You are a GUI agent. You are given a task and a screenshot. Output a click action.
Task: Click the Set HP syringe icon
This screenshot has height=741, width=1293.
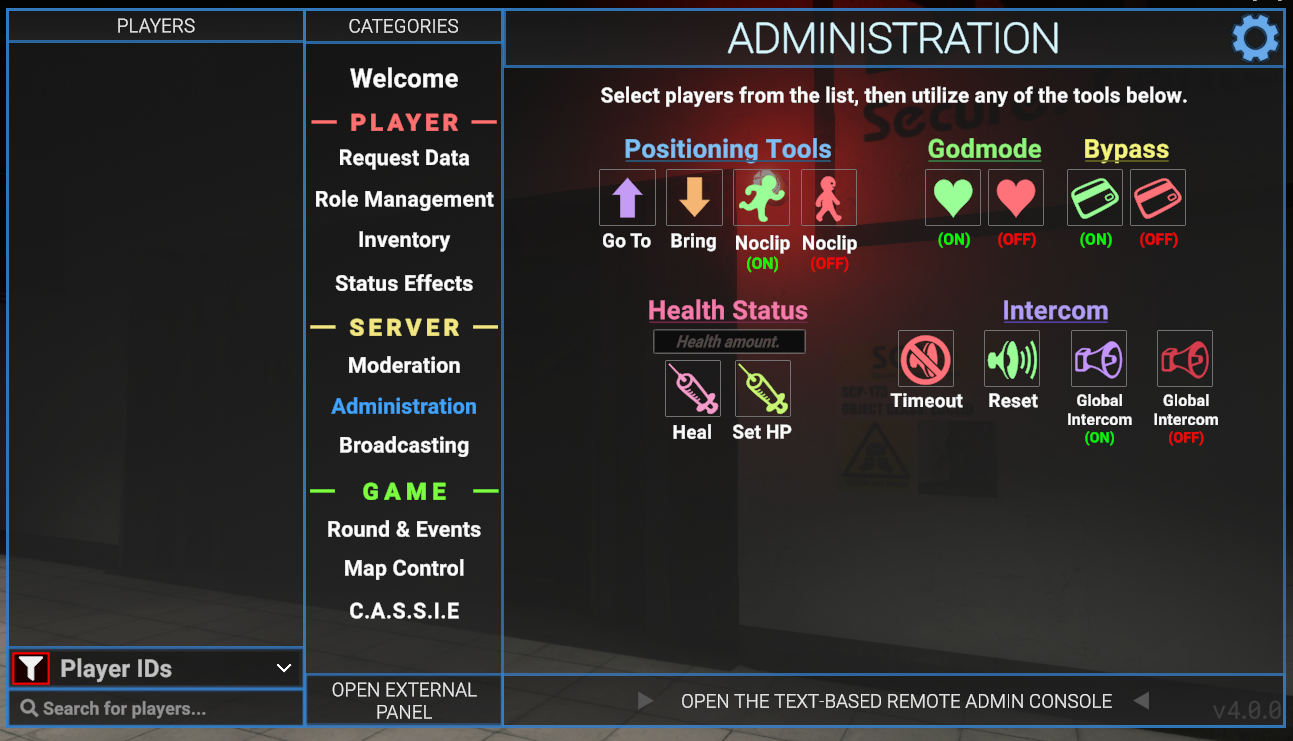tap(762, 388)
